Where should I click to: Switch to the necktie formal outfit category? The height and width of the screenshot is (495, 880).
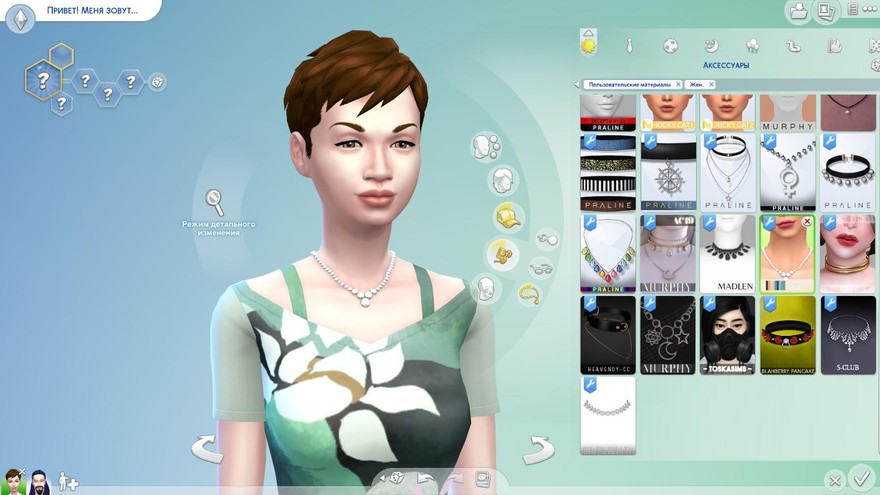(630, 46)
